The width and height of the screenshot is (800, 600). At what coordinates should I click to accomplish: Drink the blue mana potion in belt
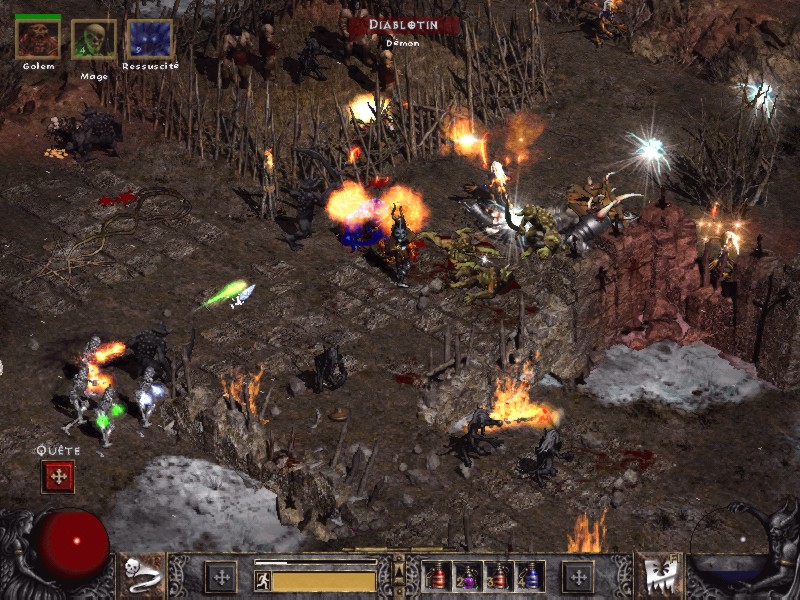click(530, 576)
